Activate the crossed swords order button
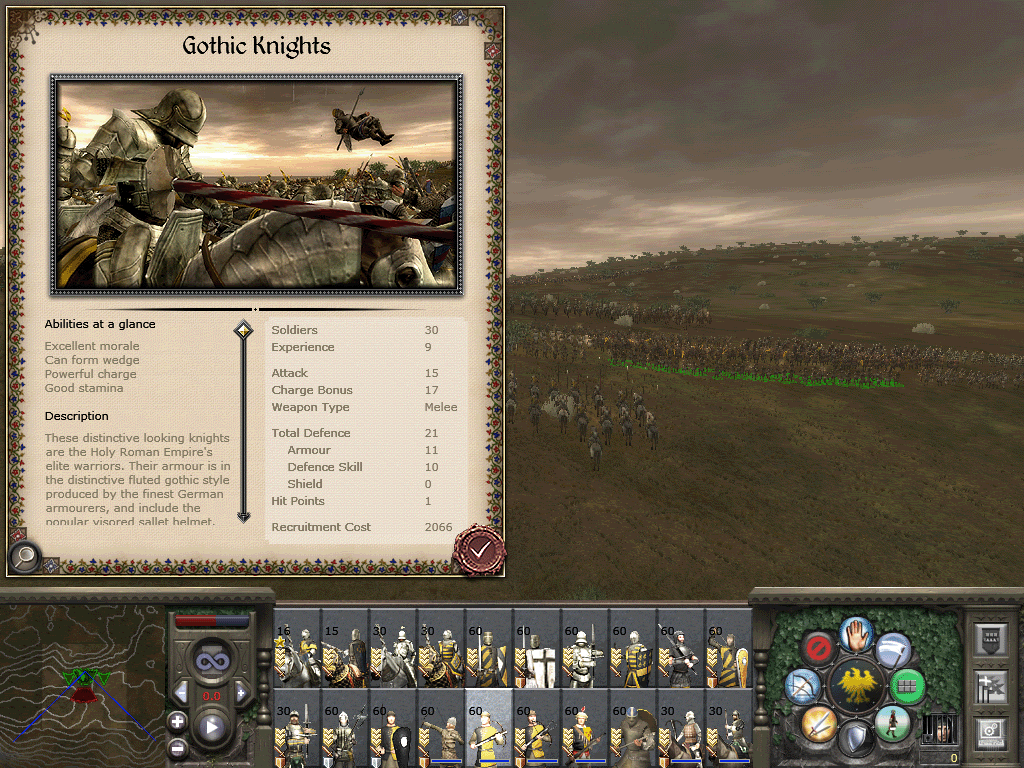1024x768 pixels. coord(818,722)
